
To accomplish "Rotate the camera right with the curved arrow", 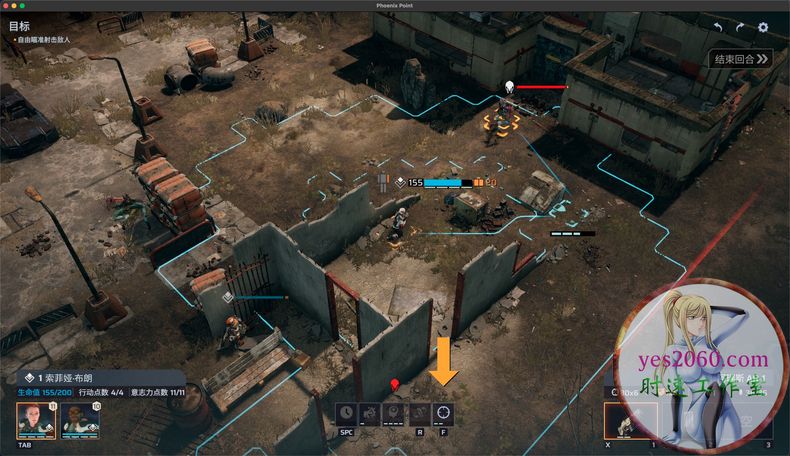I will (x=740, y=27).
